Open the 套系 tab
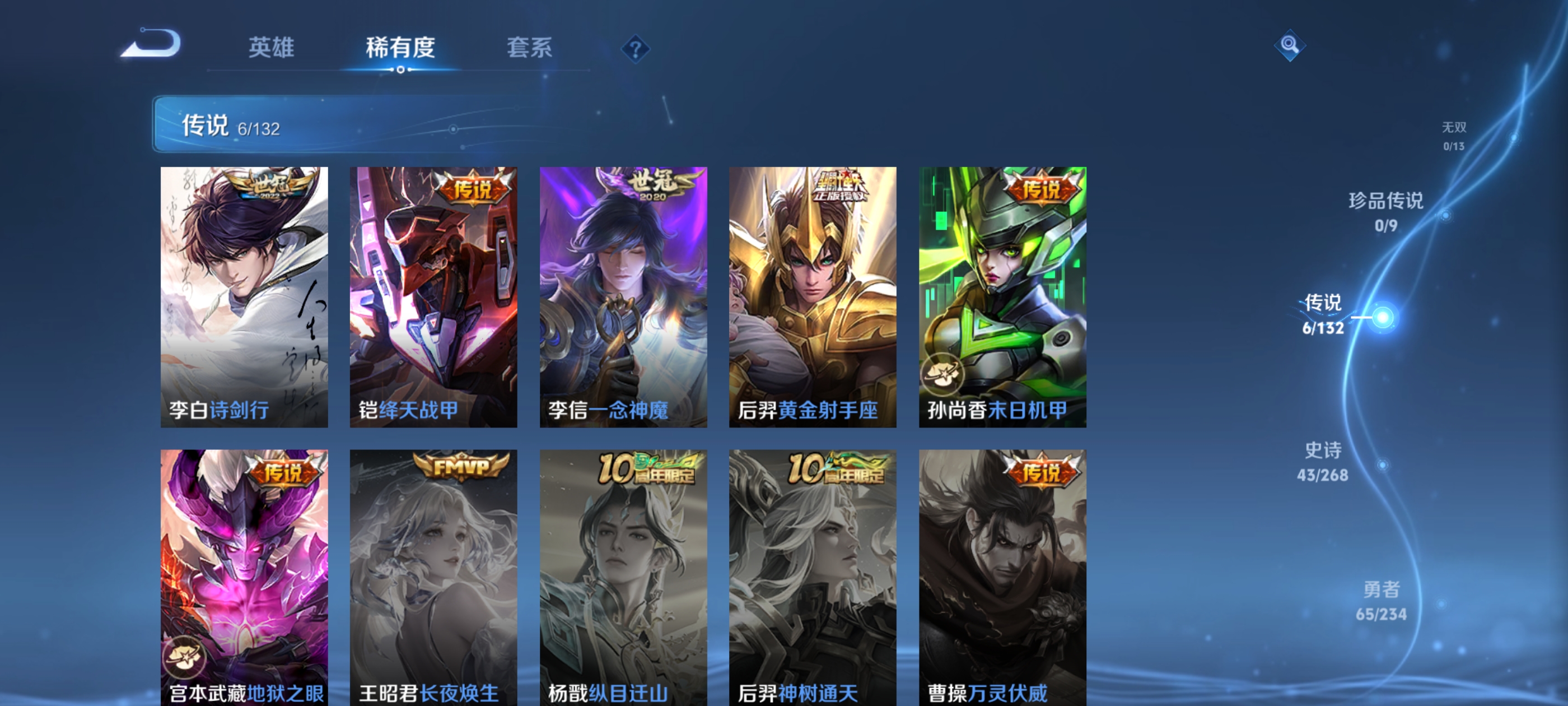1568x706 pixels. pos(529,48)
